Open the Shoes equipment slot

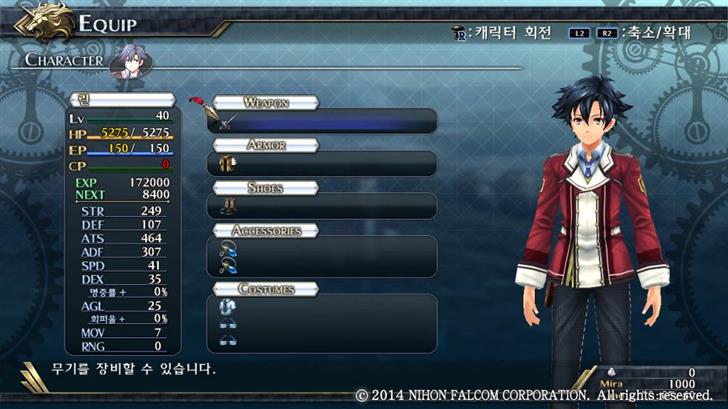pos(322,206)
